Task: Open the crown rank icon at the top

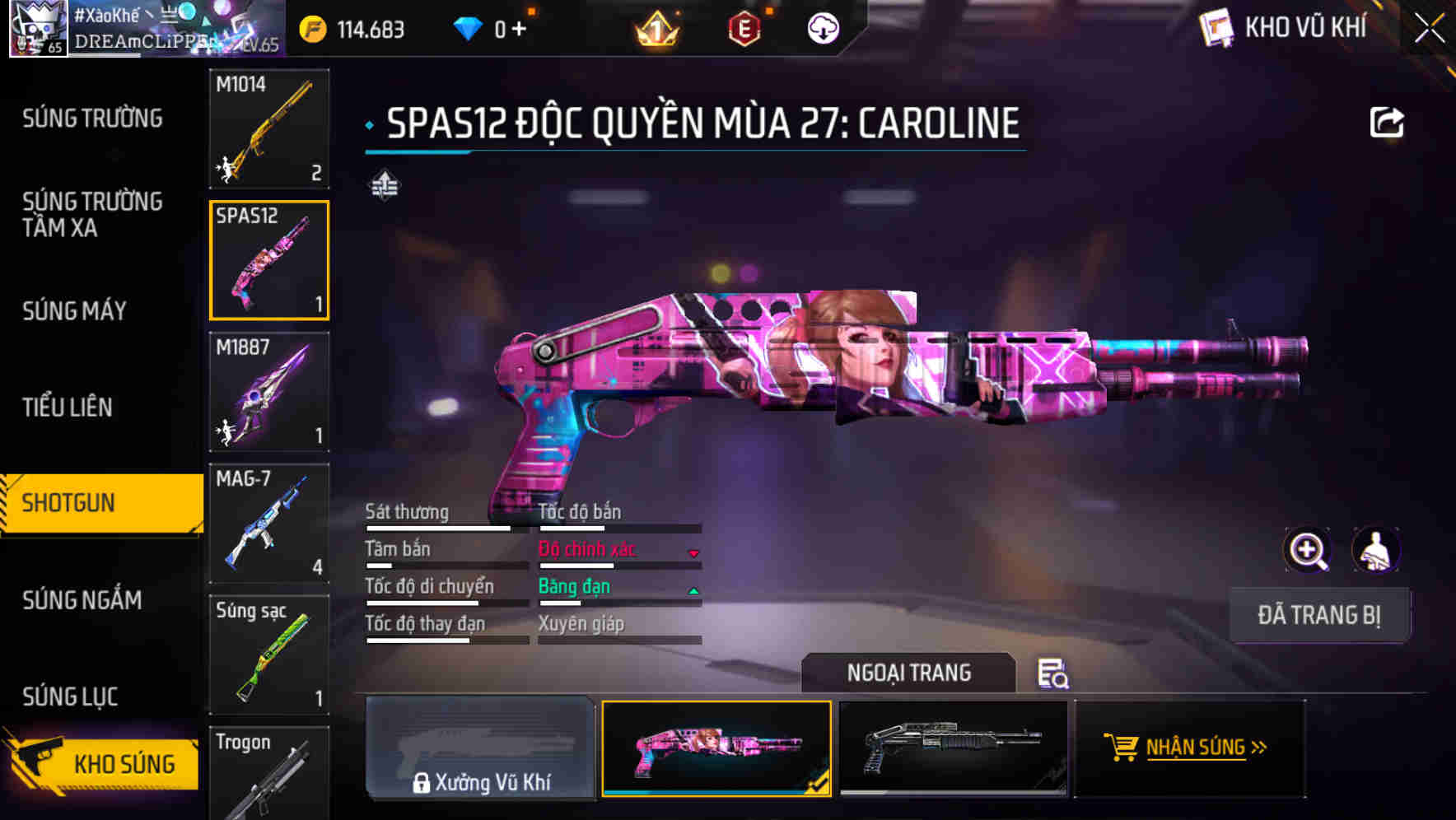Action: 656,27
